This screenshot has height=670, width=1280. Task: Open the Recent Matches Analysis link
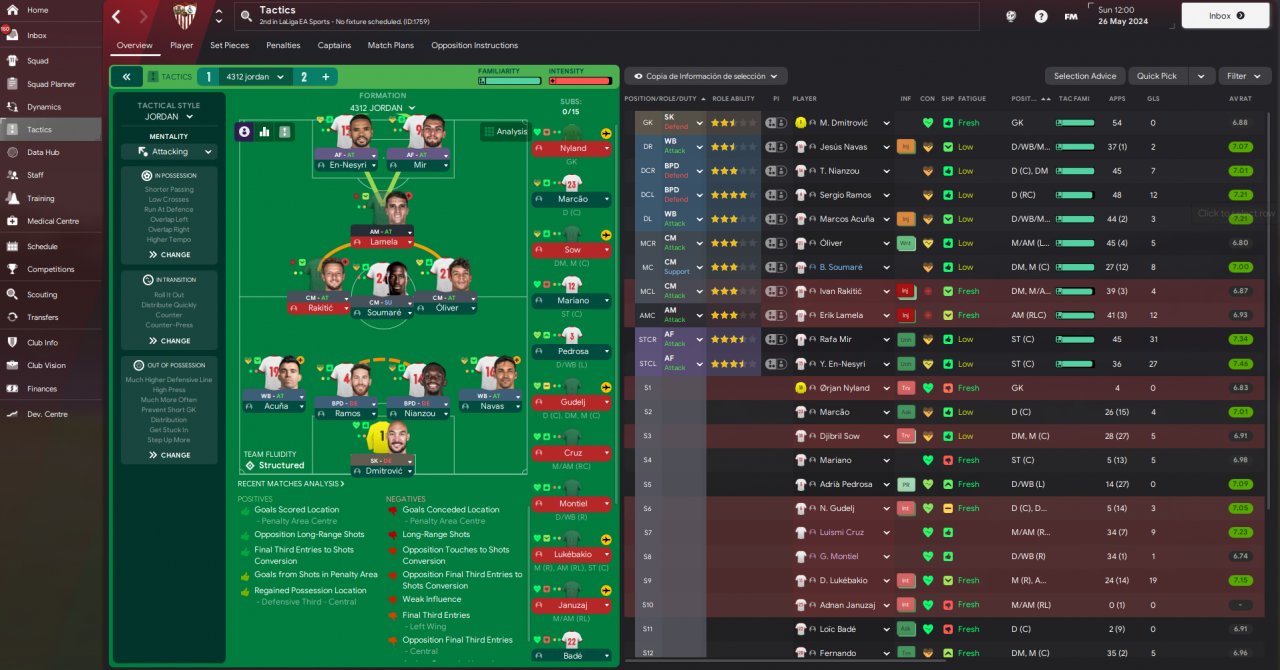(x=291, y=484)
